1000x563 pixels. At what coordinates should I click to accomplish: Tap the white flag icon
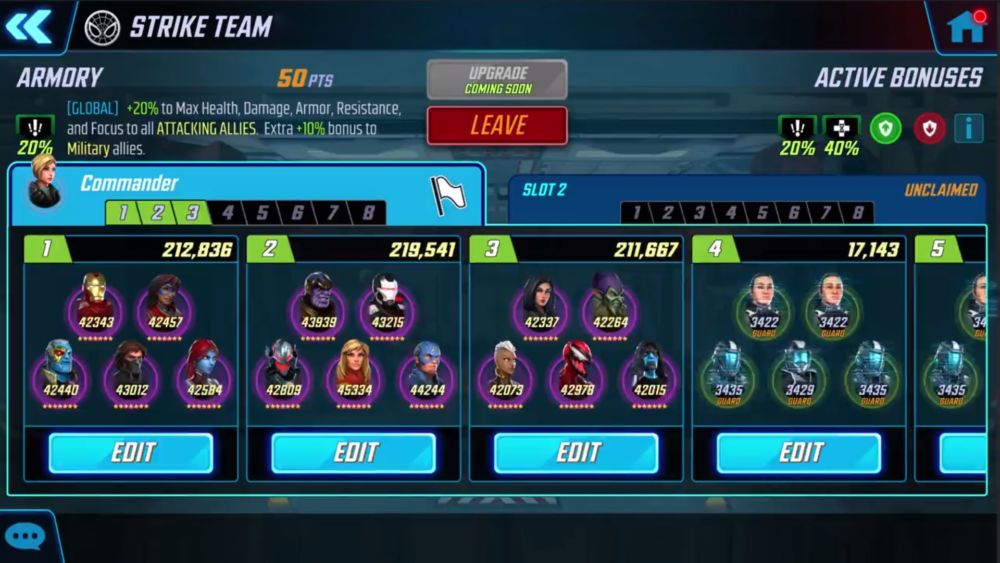[448, 195]
